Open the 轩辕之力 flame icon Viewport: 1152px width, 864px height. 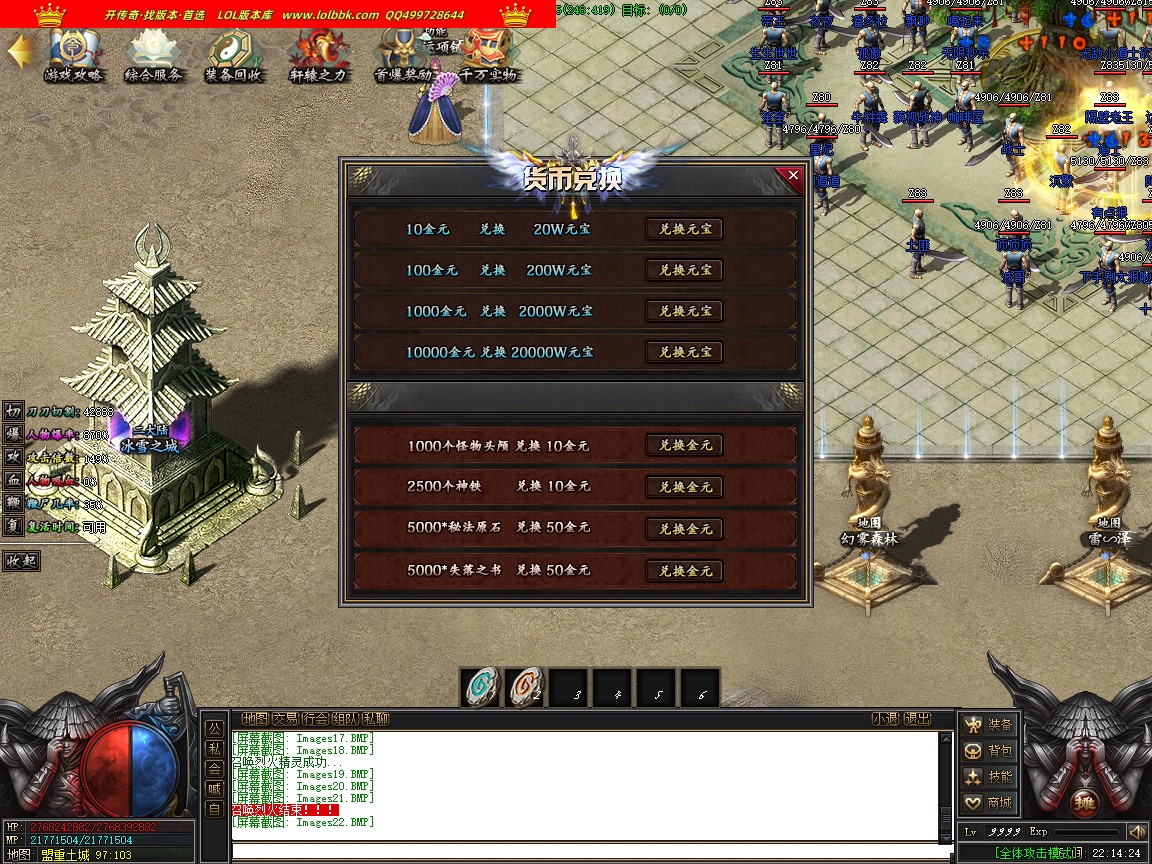pyautogui.click(x=318, y=55)
